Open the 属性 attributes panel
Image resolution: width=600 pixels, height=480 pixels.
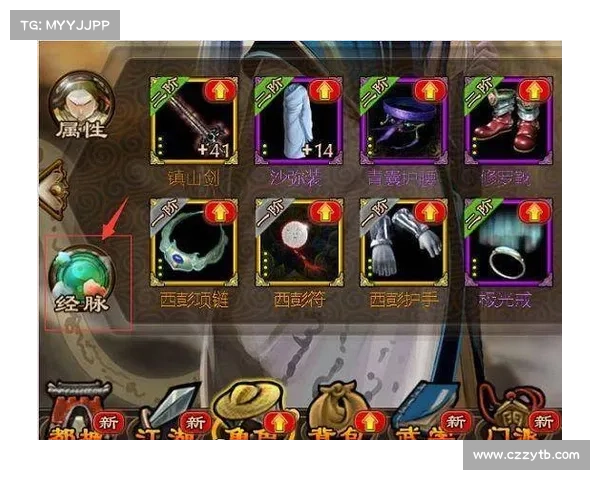(82, 105)
